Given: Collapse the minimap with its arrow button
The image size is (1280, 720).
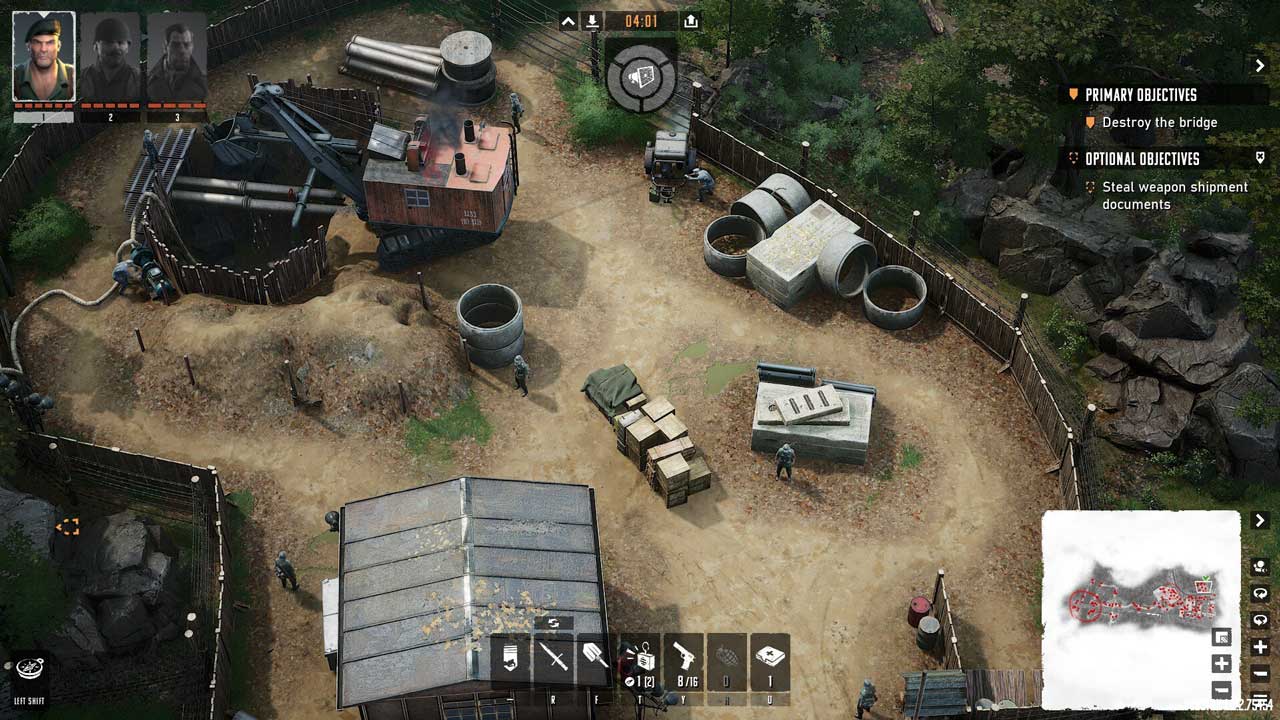Looking at the screenshot, I should (1260, 521).
